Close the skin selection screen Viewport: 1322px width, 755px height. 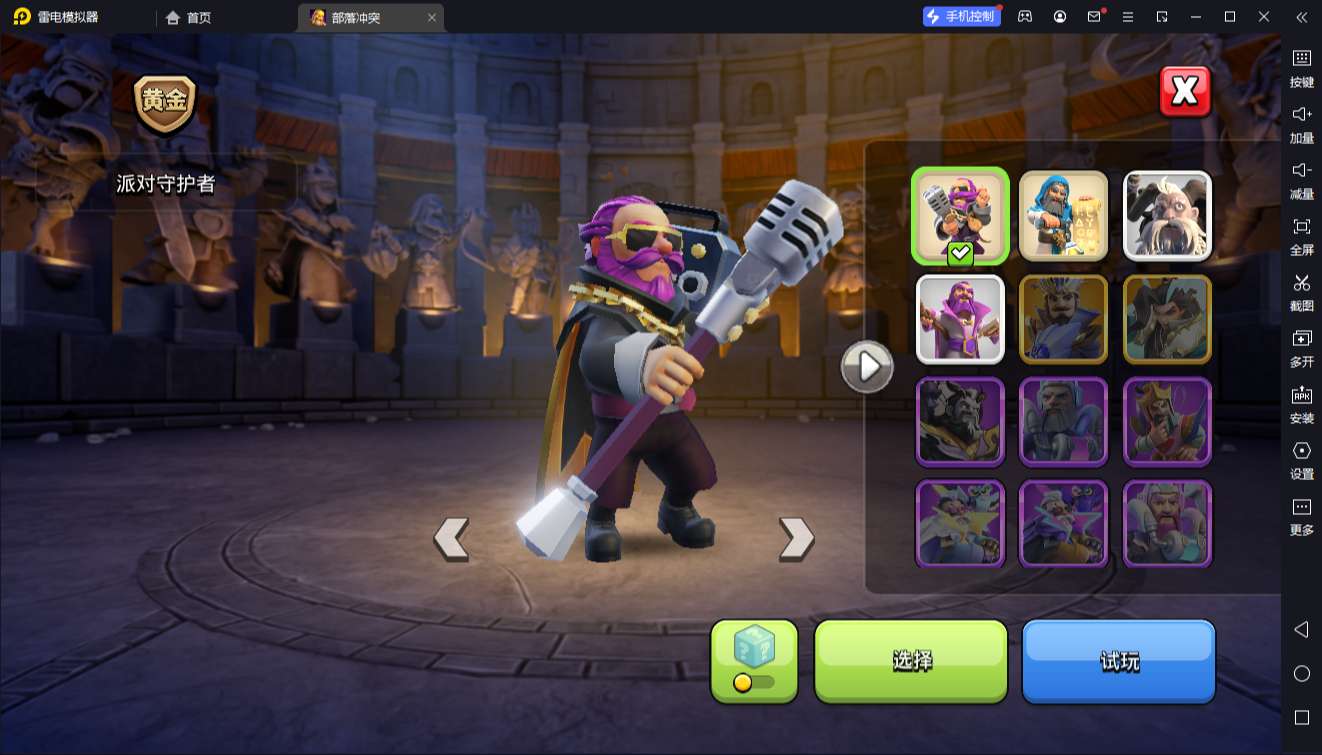(1185, 92)
